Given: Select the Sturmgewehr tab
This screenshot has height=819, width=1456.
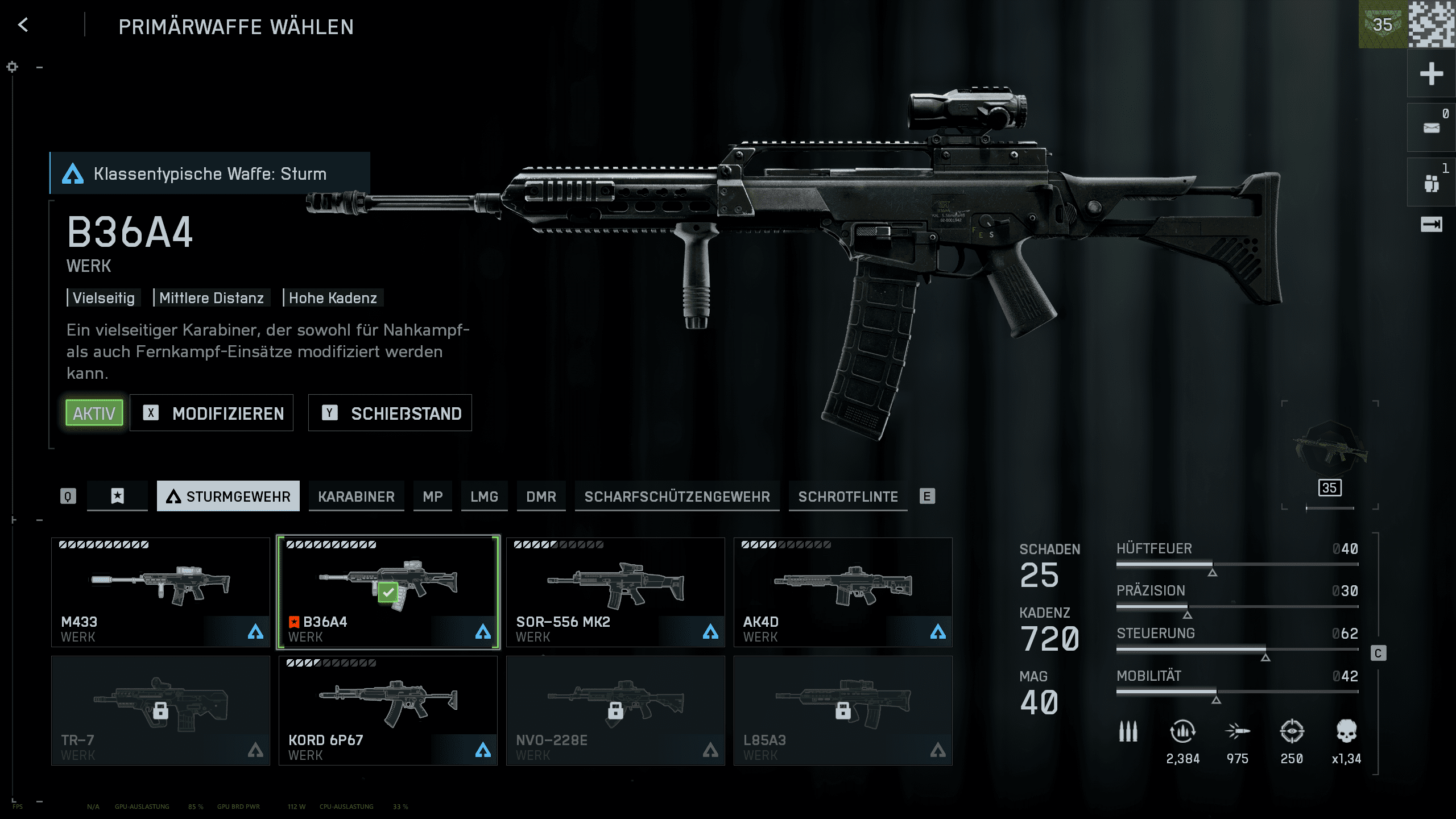Looking at the screenshot, I should 228,497.
